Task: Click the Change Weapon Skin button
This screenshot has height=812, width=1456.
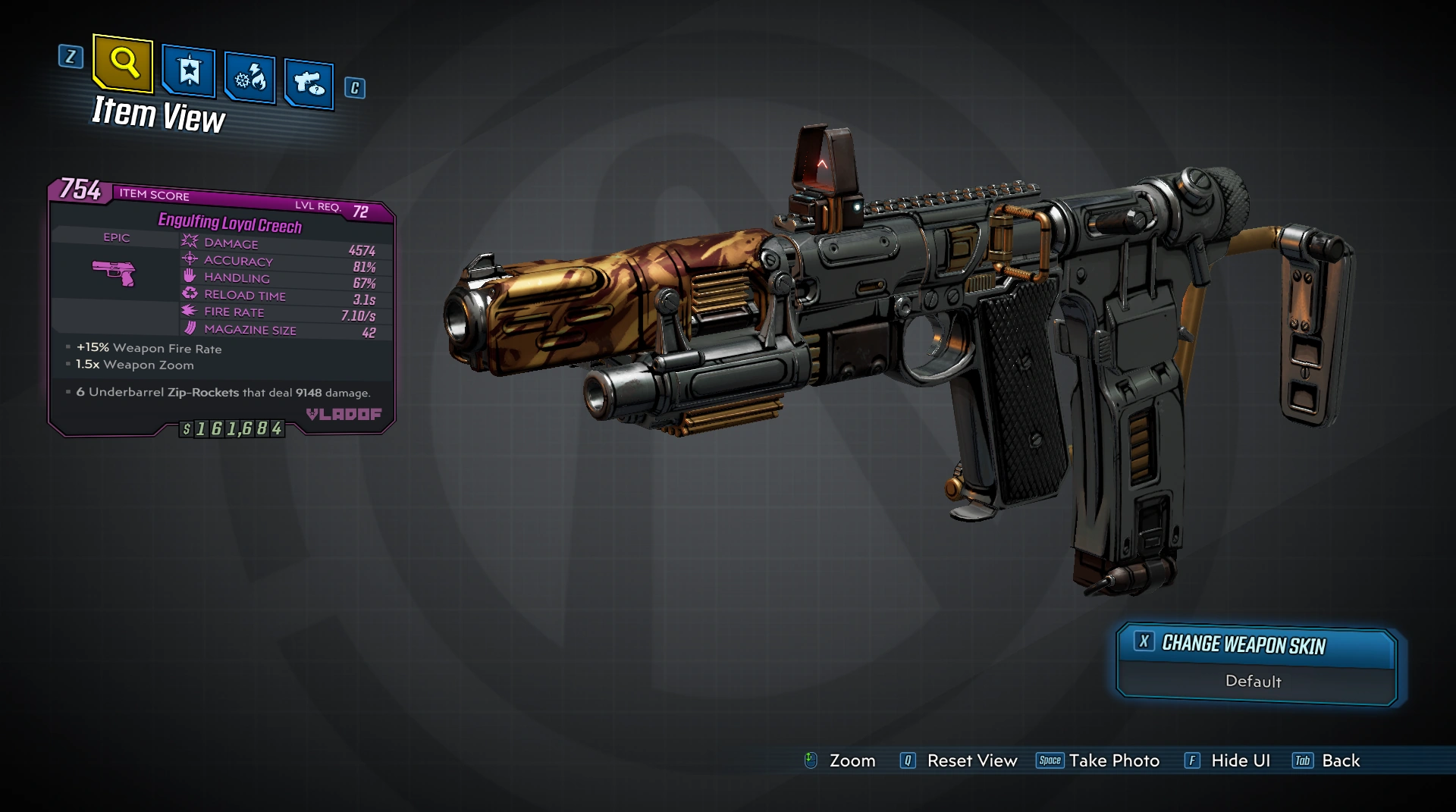Action: (1256, 645)
